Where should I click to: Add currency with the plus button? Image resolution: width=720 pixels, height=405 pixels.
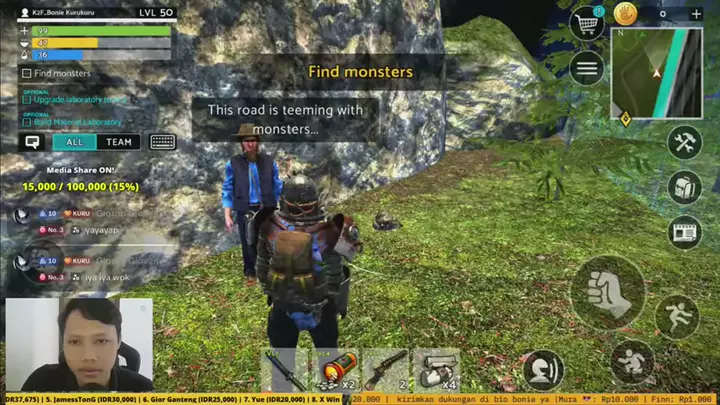(x=697, y=14)
